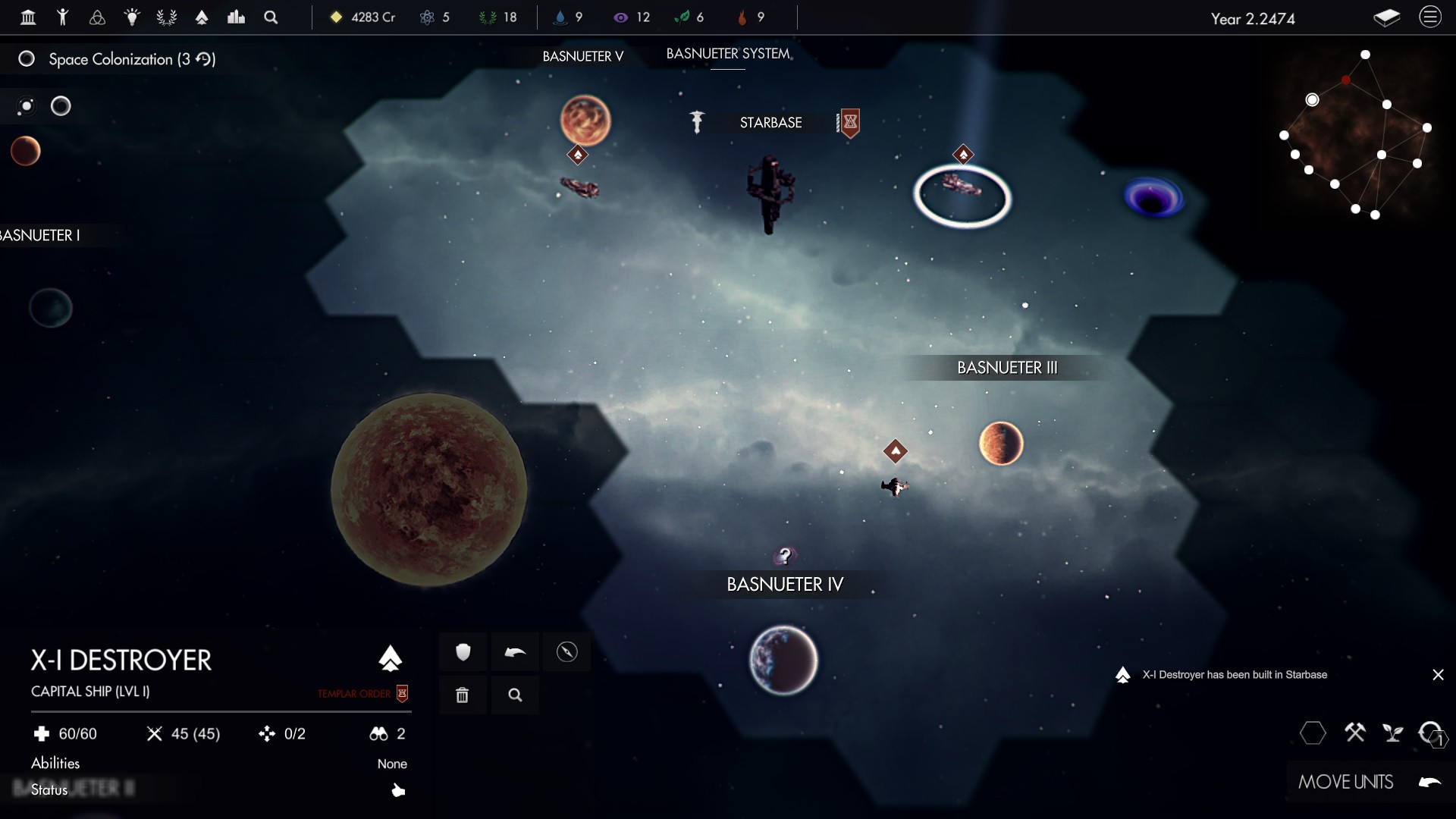Open the city statistics bar-chart icon
Viewport: 1456px width, 819px height.
pyautogui.click(x=236, y=17)
